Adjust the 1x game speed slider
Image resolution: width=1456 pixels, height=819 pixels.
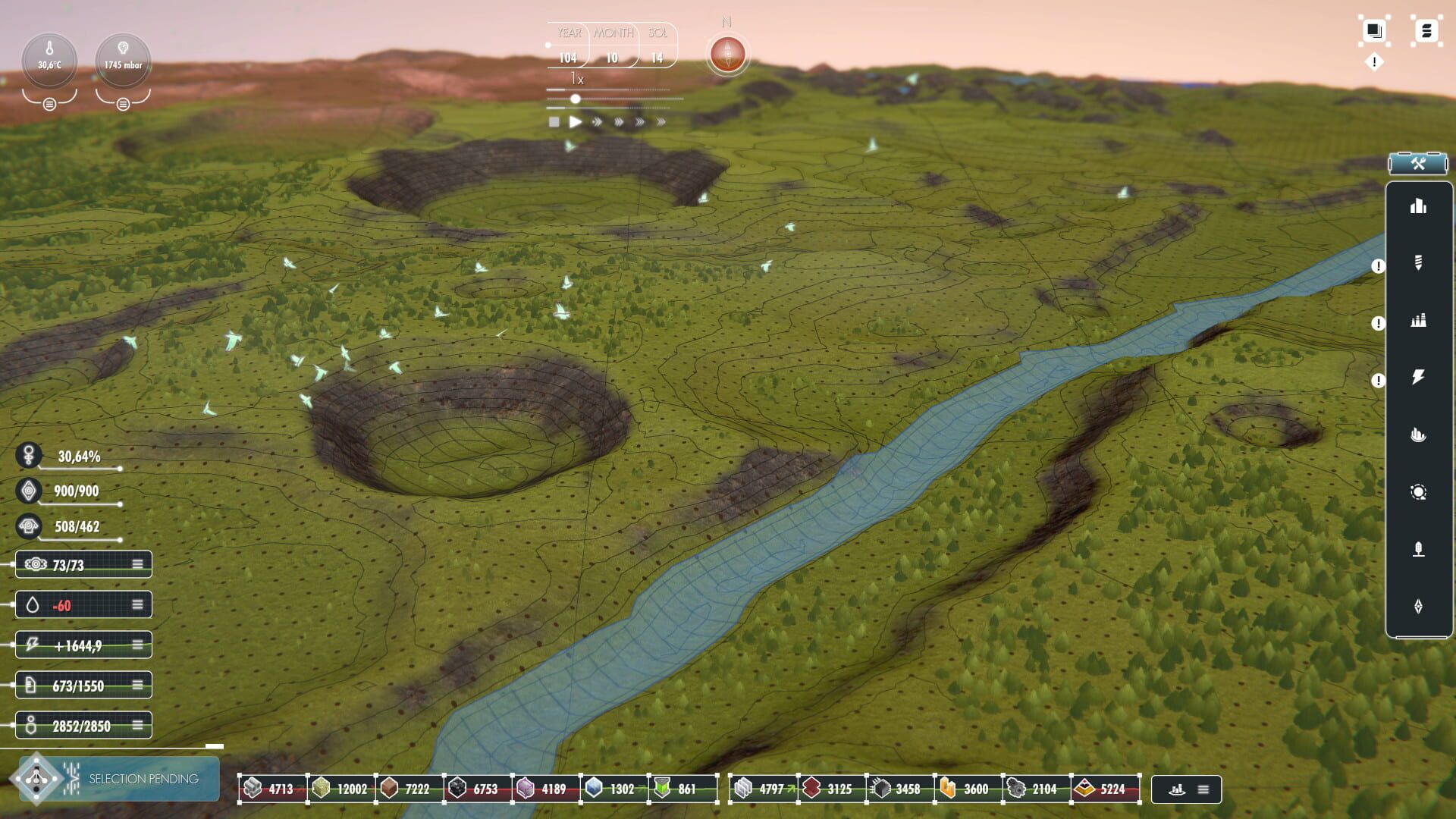[575, 99]
